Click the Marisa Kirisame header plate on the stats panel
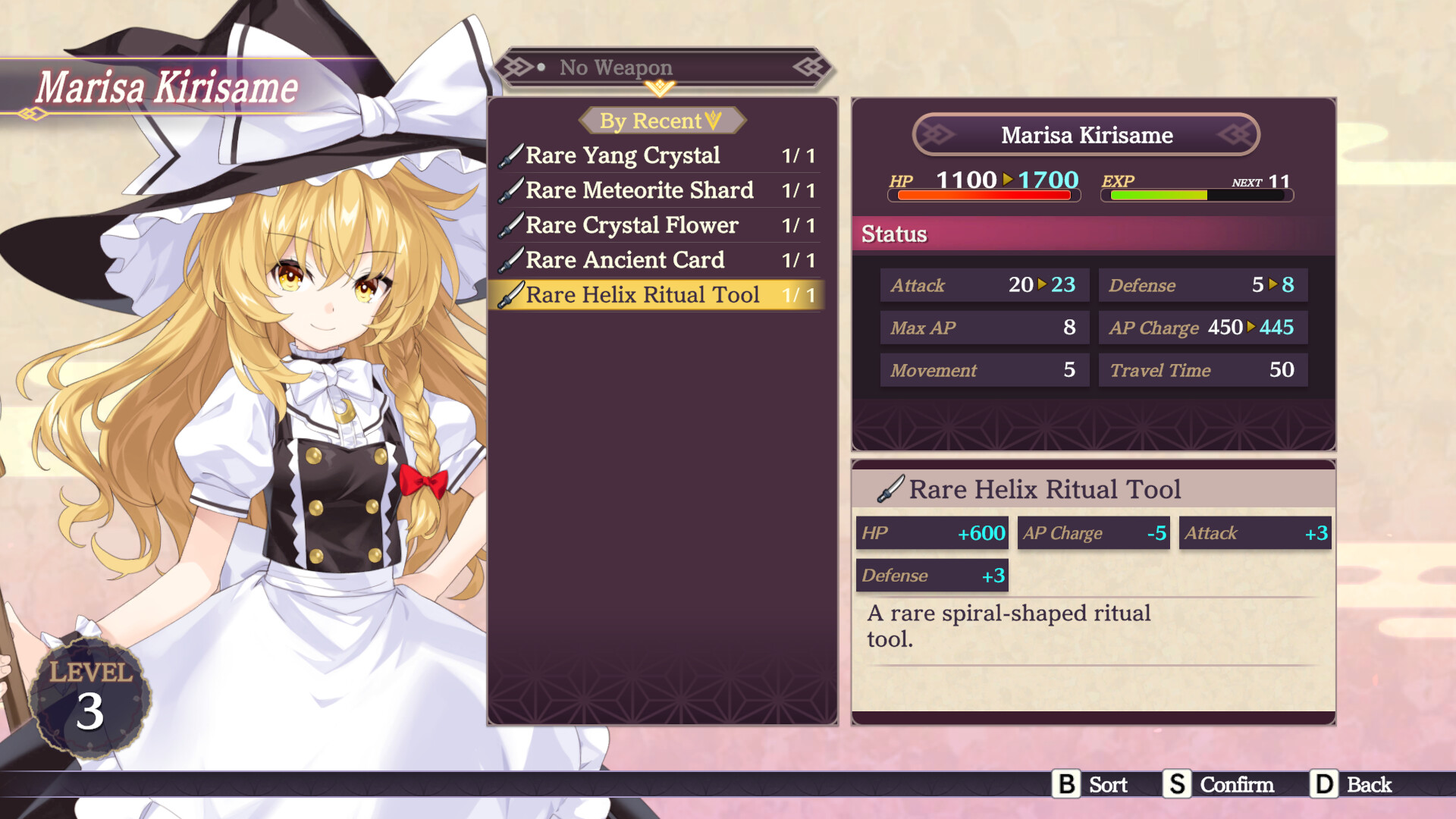 pyautogui.click(x=1086, y=135)
